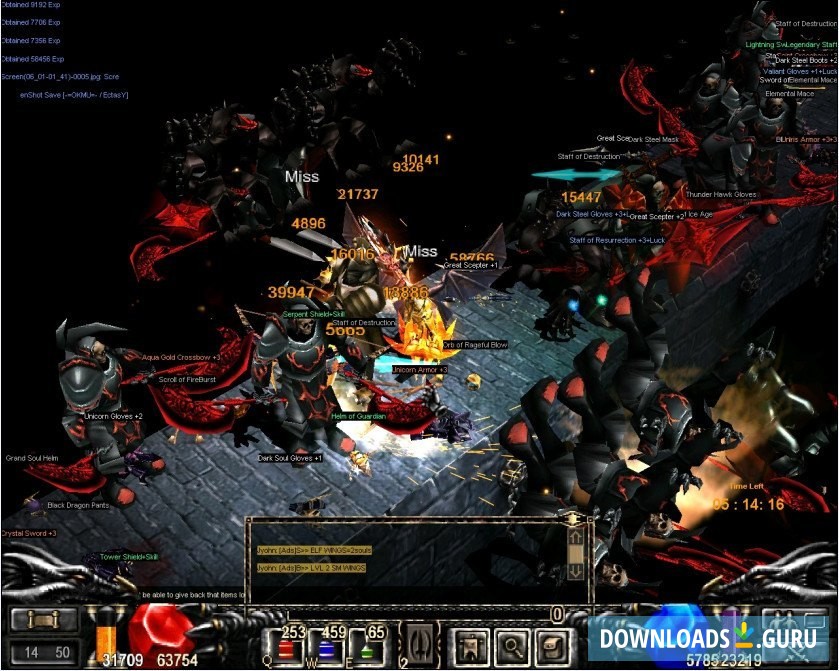This screenshot has width=839, height=671.
Task: Click the LVL 2 SM WINGS chat message
Action: tap(312, 568)
